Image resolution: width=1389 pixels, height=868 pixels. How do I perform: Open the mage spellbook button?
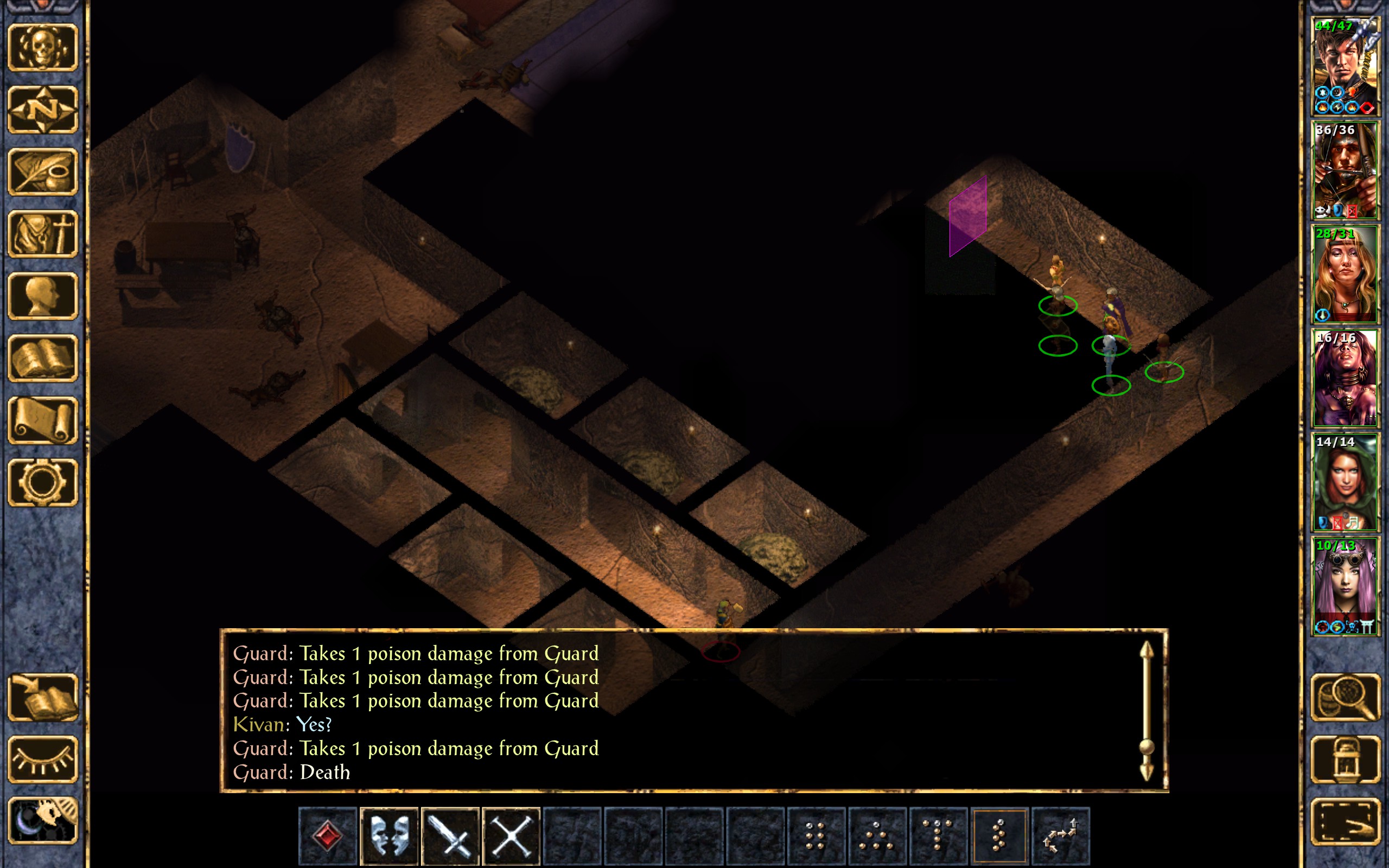pyautogui.click(x=43, y=358)
